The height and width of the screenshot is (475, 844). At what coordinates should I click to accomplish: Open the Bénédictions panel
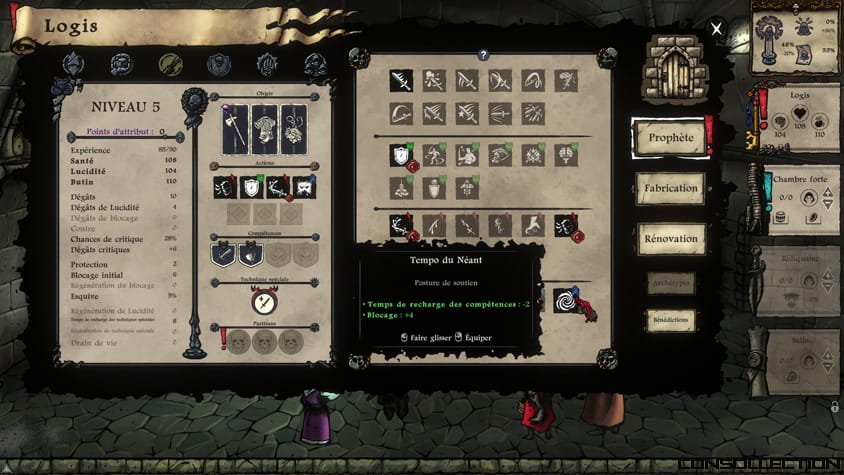(670, 320)
